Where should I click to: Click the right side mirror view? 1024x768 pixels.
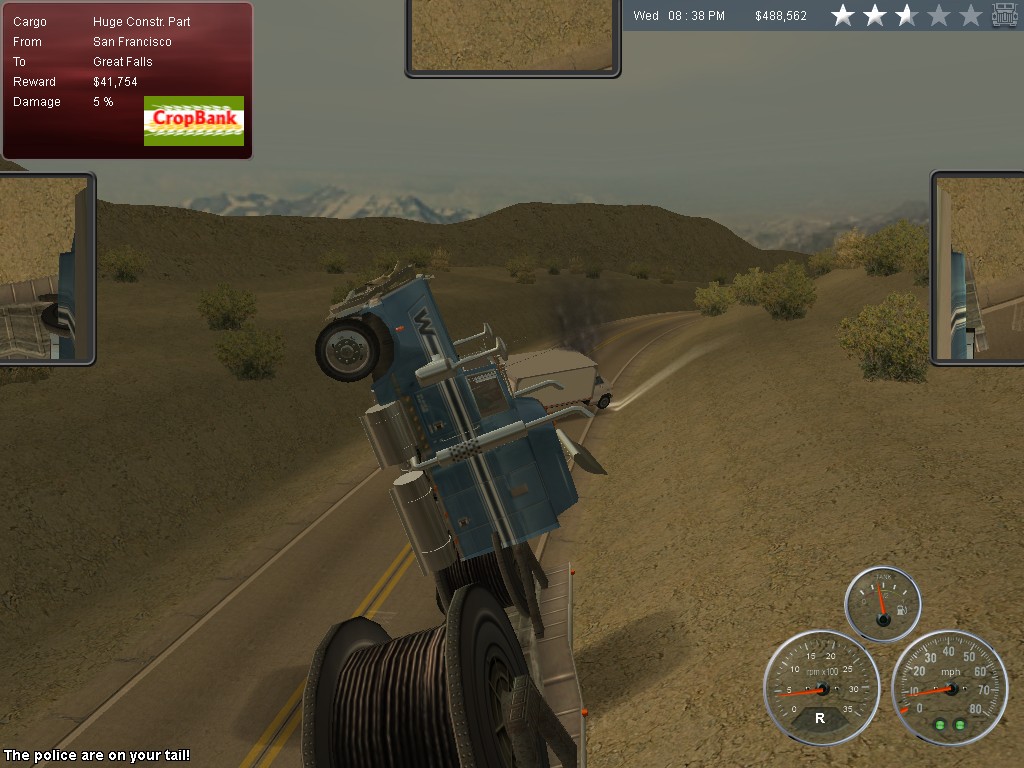pos(979,267)
